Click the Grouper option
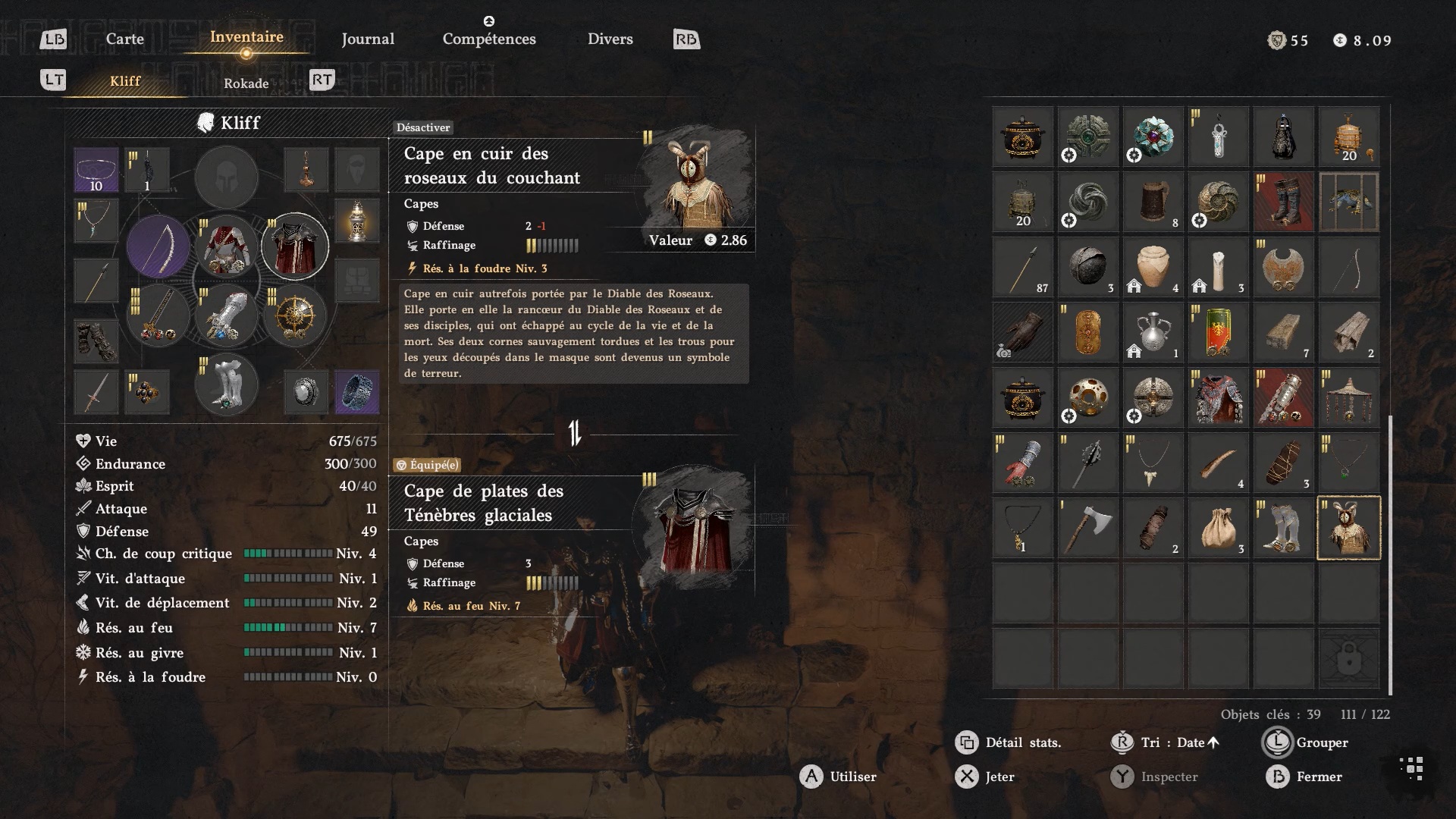The width and height of the screenshot is (1456, 819). pos(1321,742)
